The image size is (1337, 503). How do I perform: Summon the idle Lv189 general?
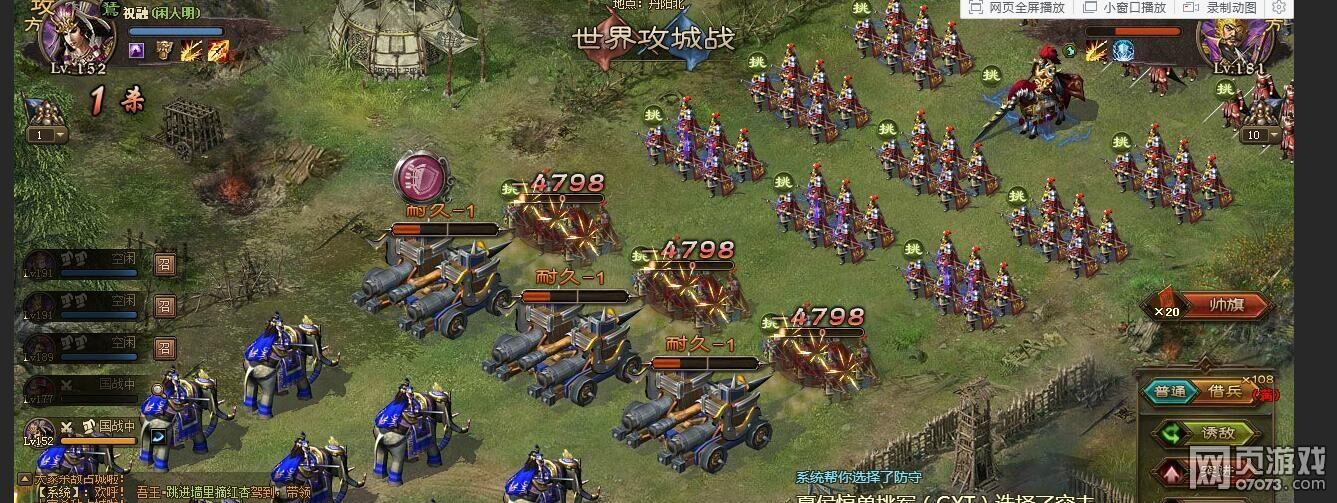(166, 347)
